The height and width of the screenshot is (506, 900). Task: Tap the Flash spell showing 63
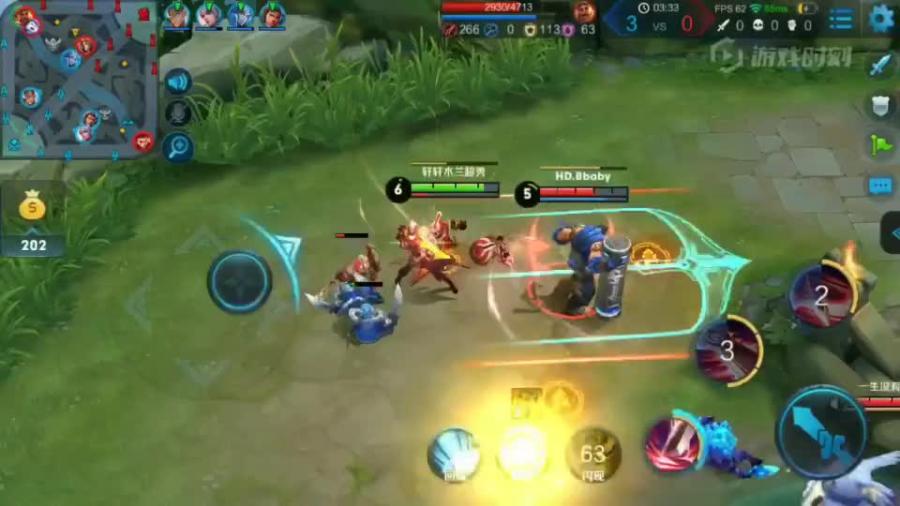[592, 455]
